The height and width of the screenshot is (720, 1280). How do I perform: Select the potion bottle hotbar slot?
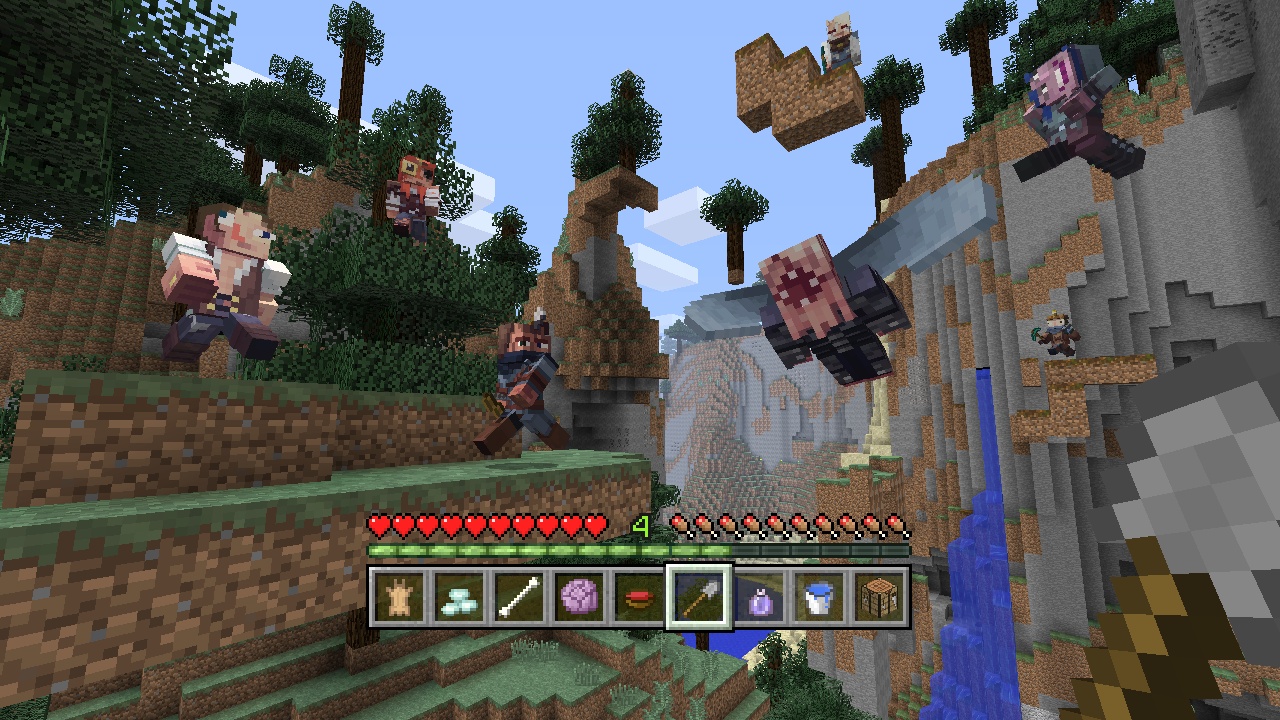pos(757,597)
